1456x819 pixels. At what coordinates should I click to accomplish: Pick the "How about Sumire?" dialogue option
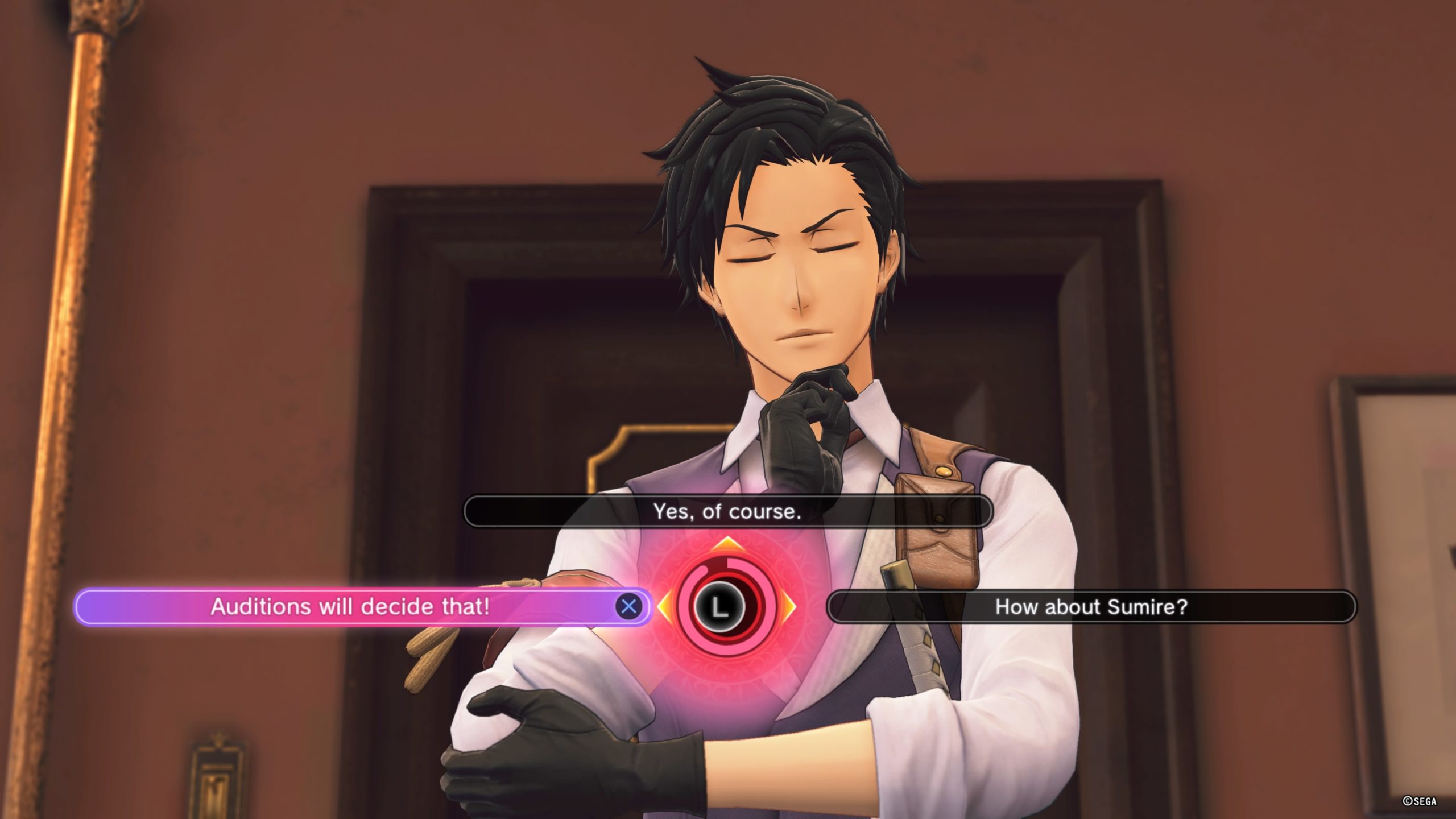(x=1091, y=607)
